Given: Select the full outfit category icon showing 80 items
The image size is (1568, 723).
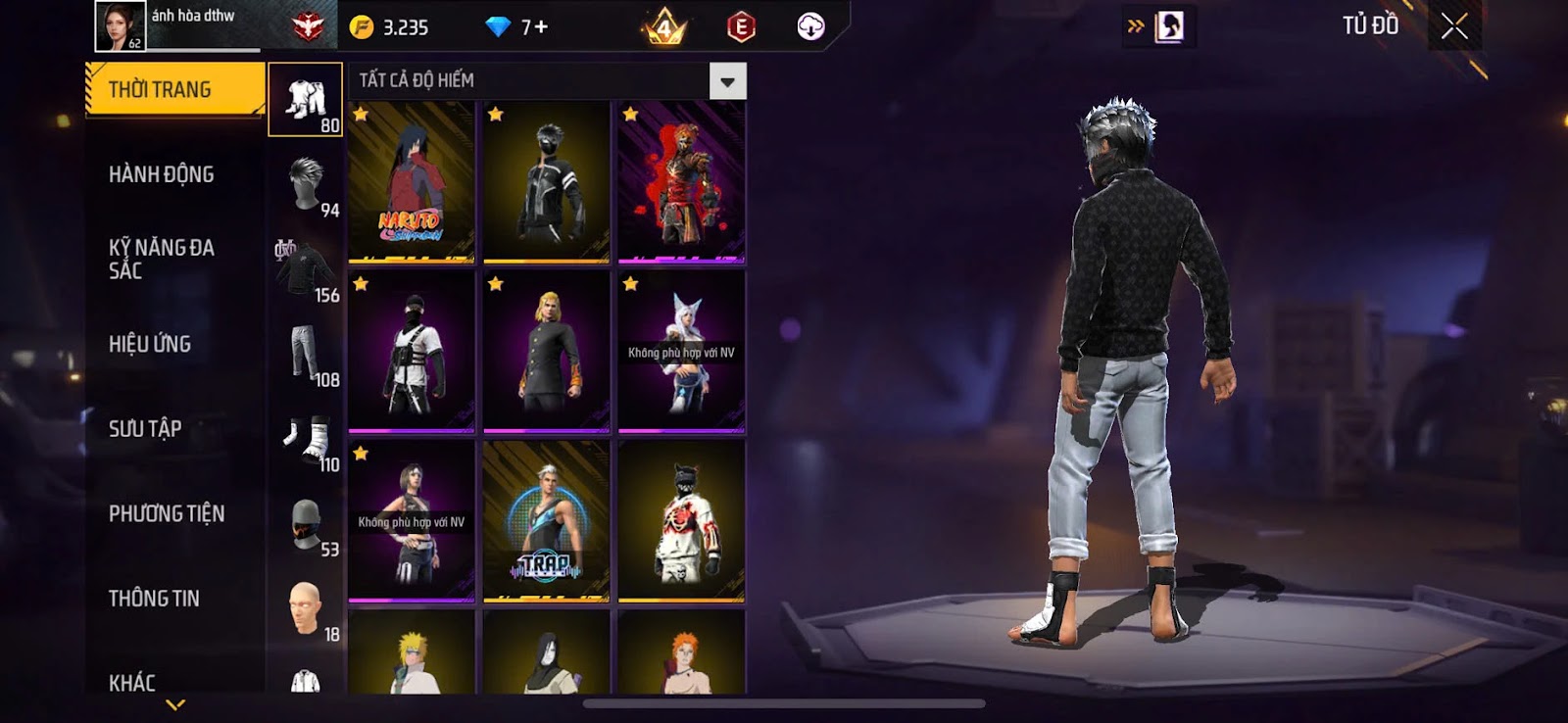Looking at the screenshot, I should click(307, 98).
